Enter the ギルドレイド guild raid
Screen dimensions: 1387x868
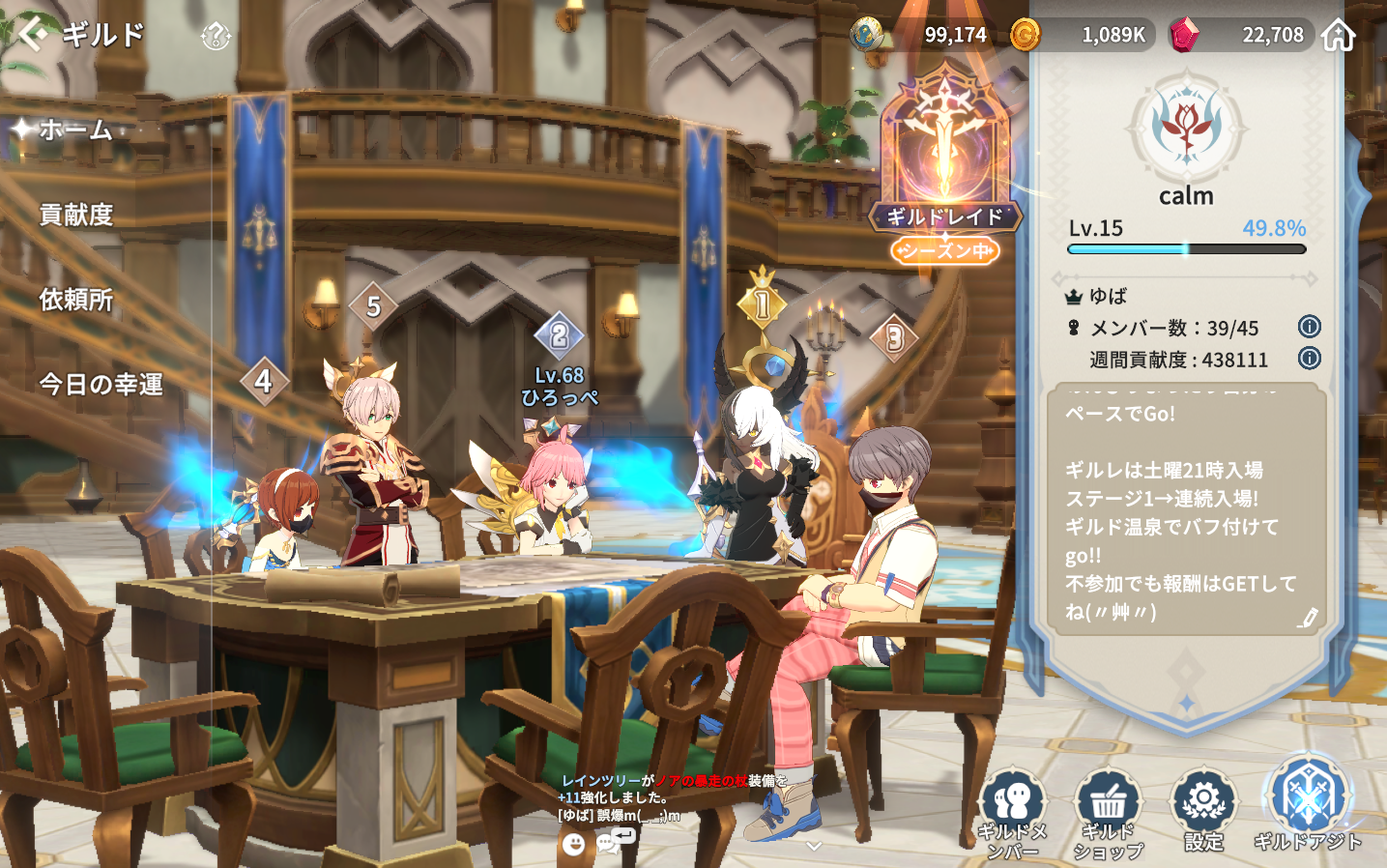(x=945, y=164)
